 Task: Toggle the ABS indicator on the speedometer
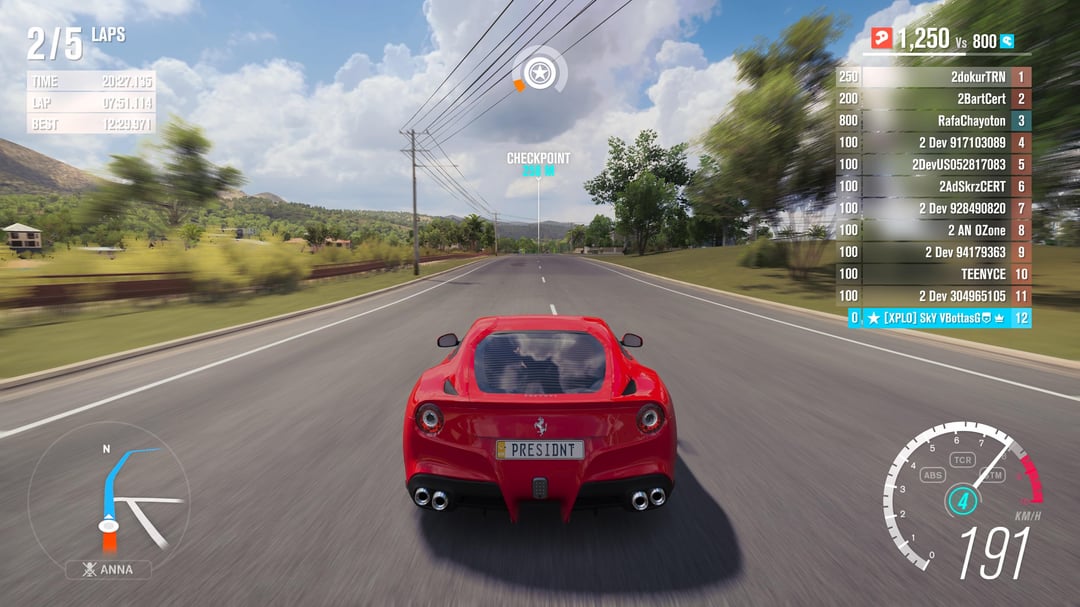point(933,476)
